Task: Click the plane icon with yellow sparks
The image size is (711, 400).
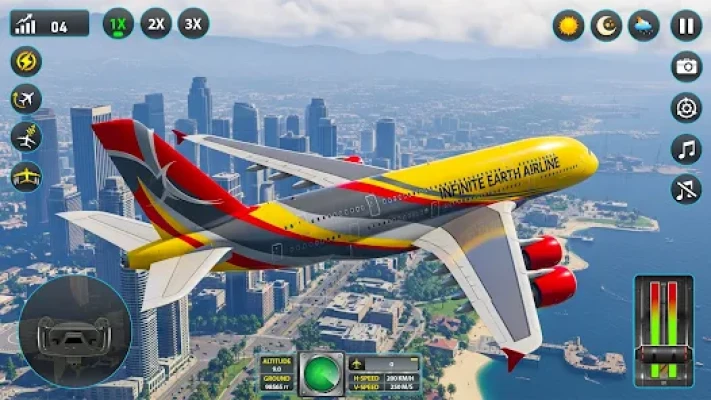Action: (26, 137)
